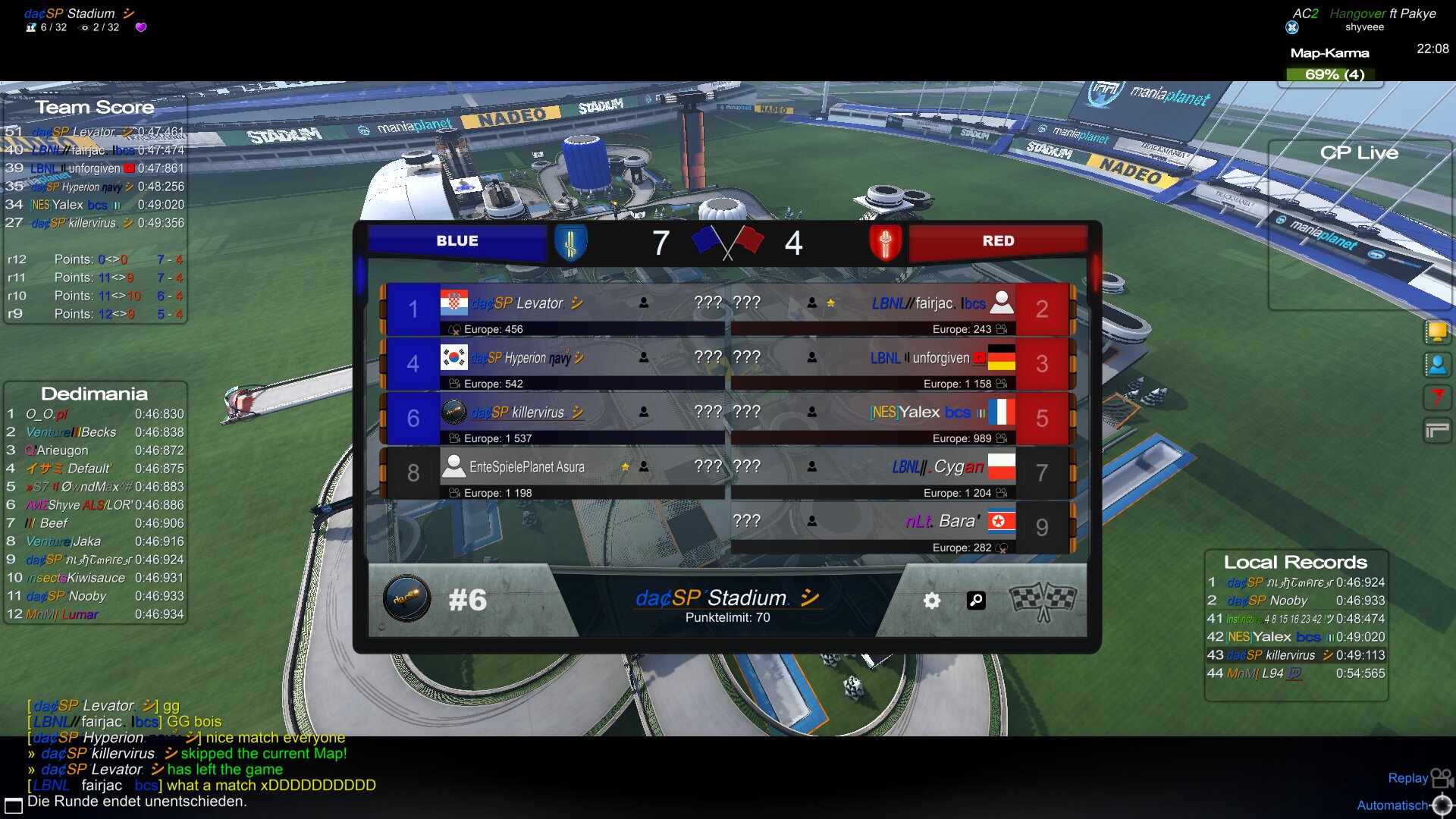
Task: Open the chat box icon
Action: coord(14,805)
